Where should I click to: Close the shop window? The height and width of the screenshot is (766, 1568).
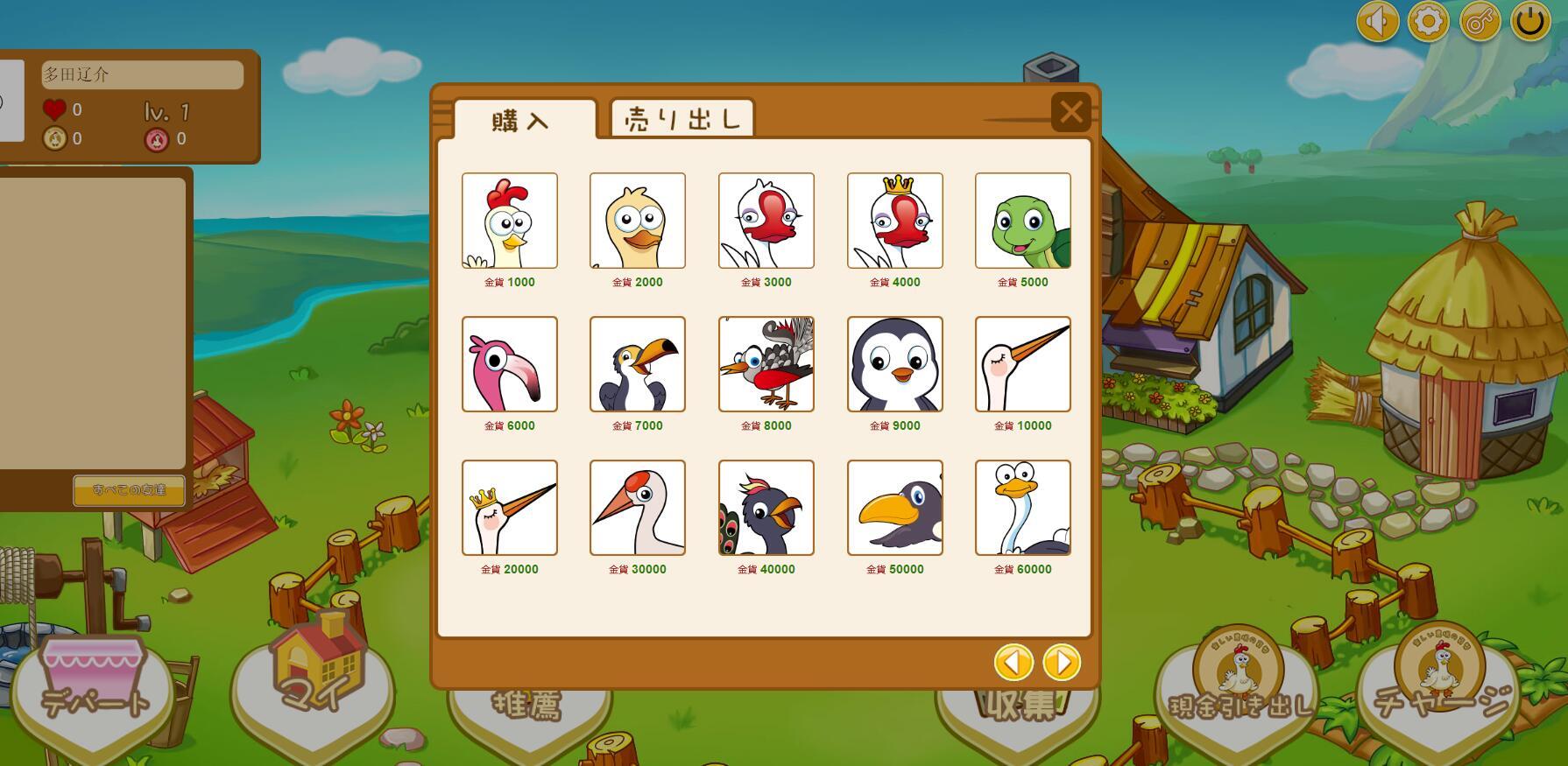(x=1070, y=112)
